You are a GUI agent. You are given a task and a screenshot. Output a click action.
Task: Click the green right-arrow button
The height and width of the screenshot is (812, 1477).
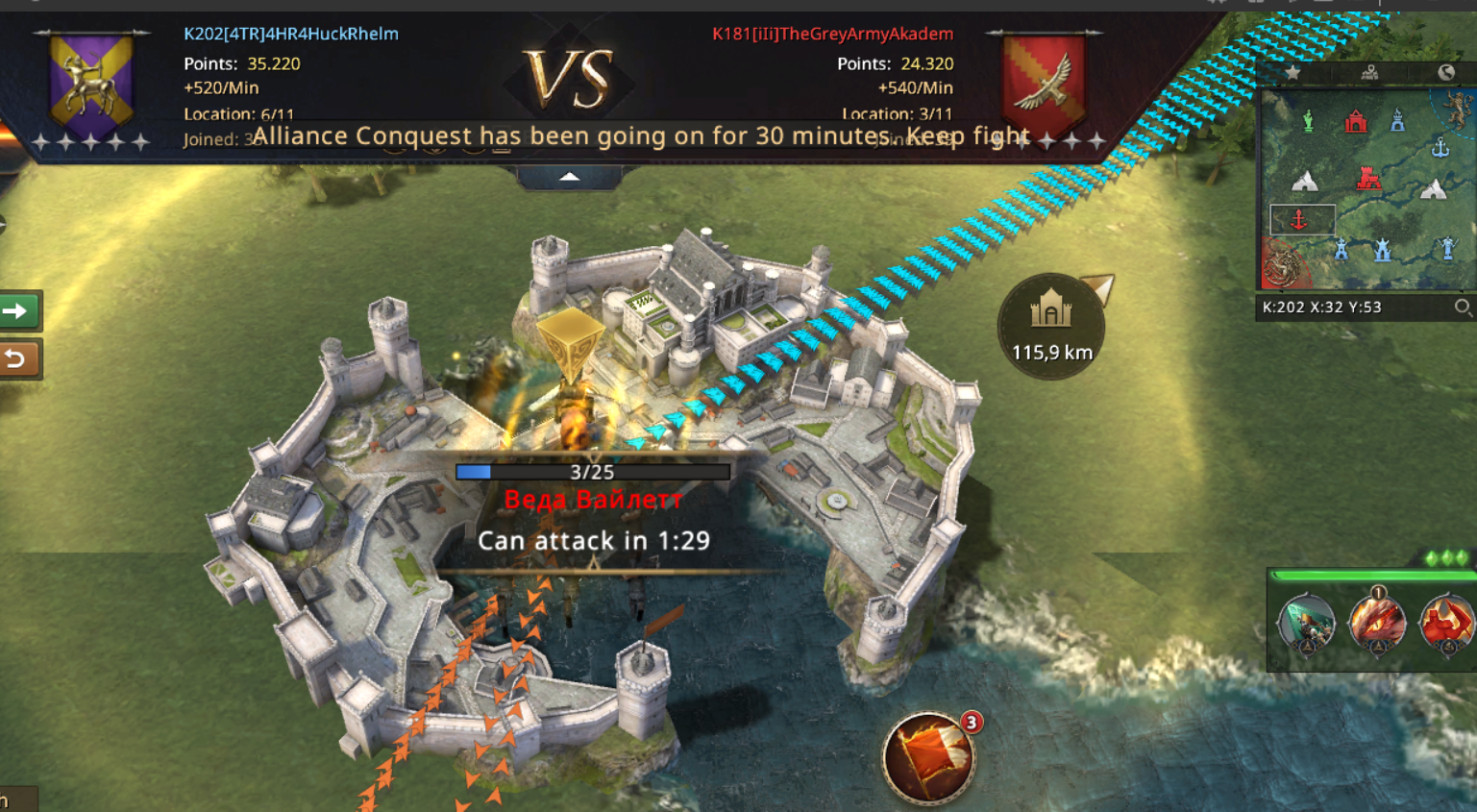click(17, 310)
